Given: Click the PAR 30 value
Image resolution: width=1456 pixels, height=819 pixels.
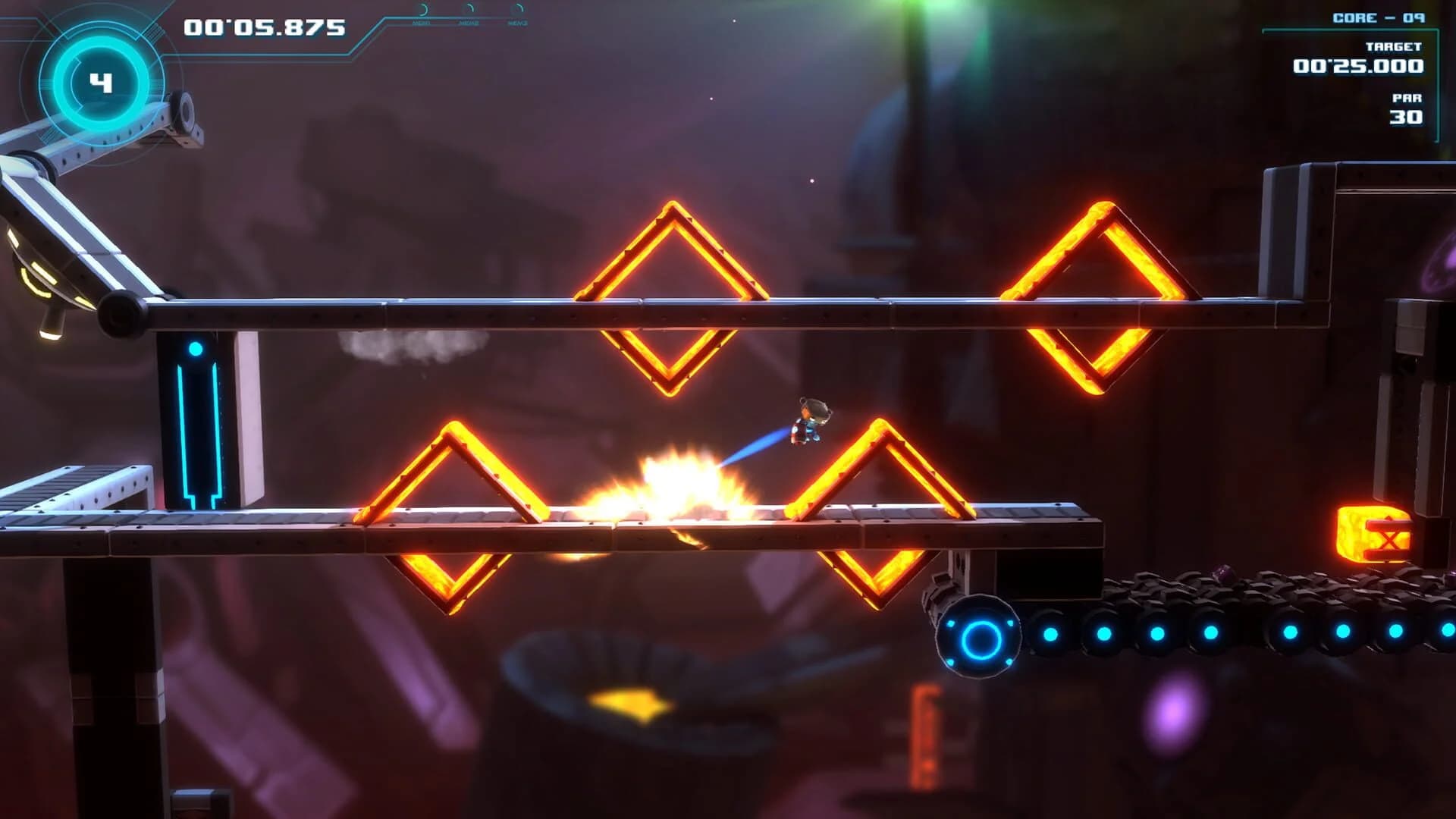Looking at the screenshot, I should click(x=1407, y=118).
